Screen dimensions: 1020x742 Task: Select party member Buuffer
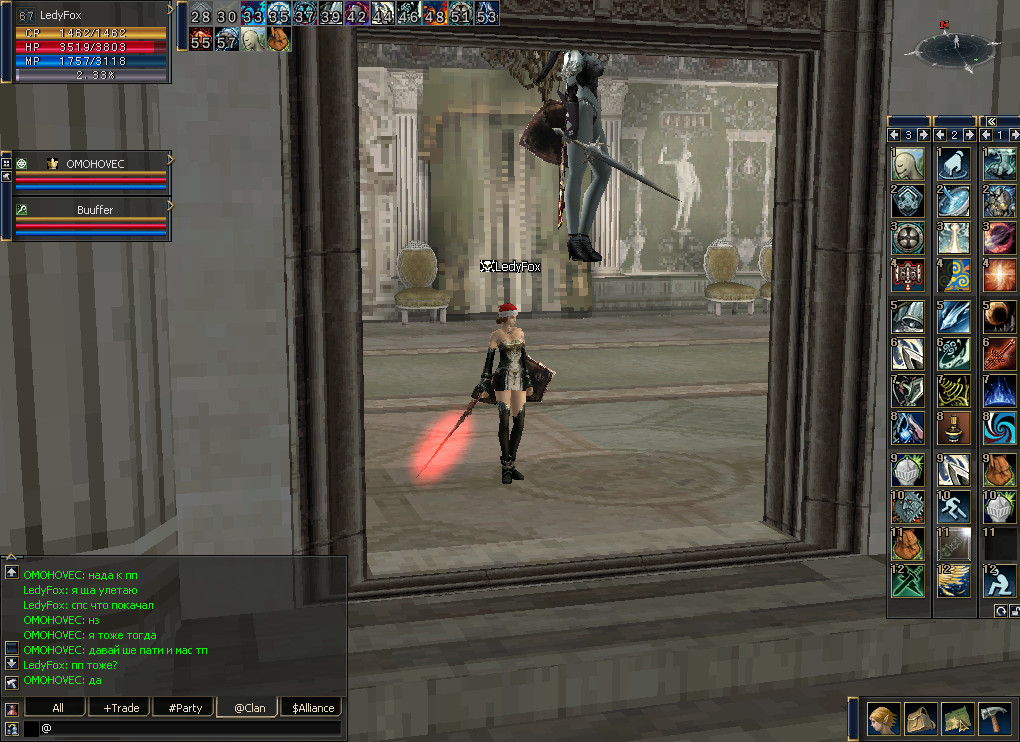pos(95,210)
